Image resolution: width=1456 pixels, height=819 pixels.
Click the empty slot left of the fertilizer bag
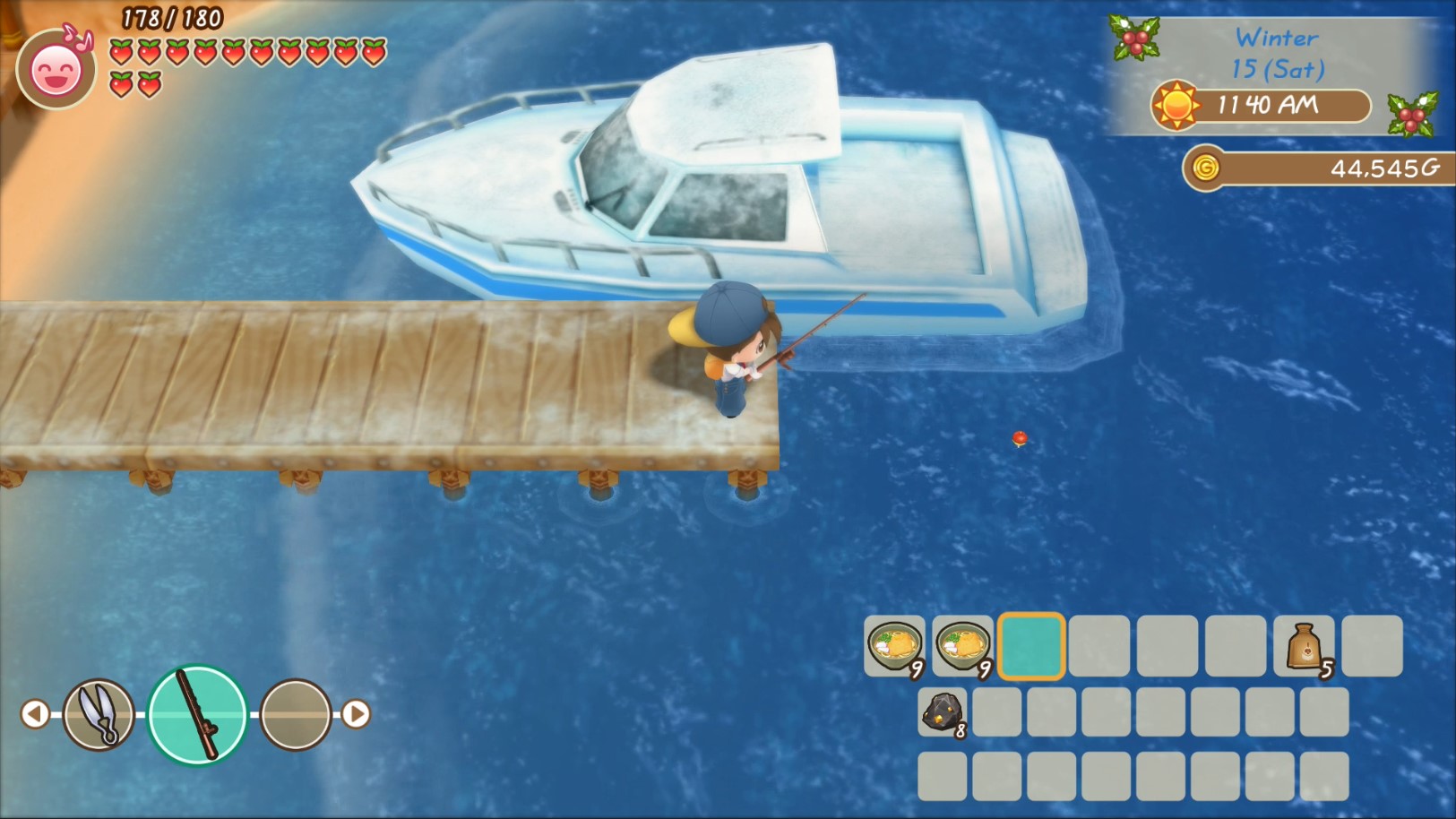point(1235,647)
